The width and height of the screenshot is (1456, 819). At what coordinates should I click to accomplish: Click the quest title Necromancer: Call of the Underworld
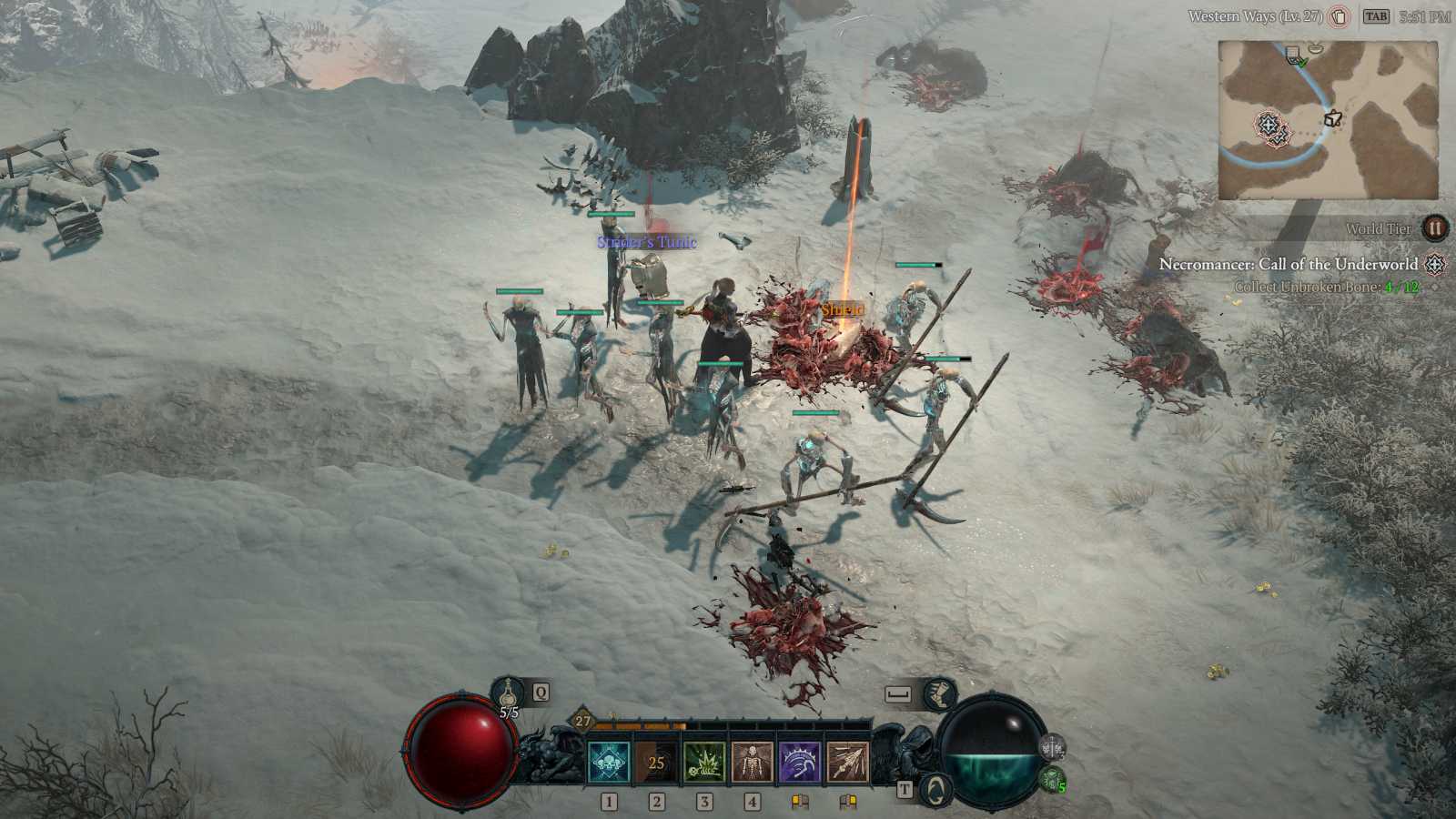[1289, 264]
